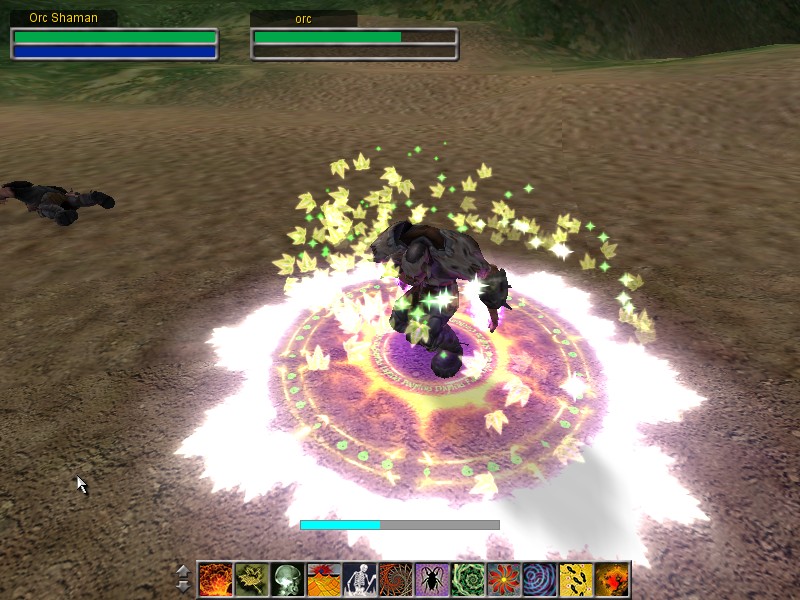Cast the fiery explosion spell icon
Image resolution: width=800 pixels, height=600 pixels.
tap(216, 579)
